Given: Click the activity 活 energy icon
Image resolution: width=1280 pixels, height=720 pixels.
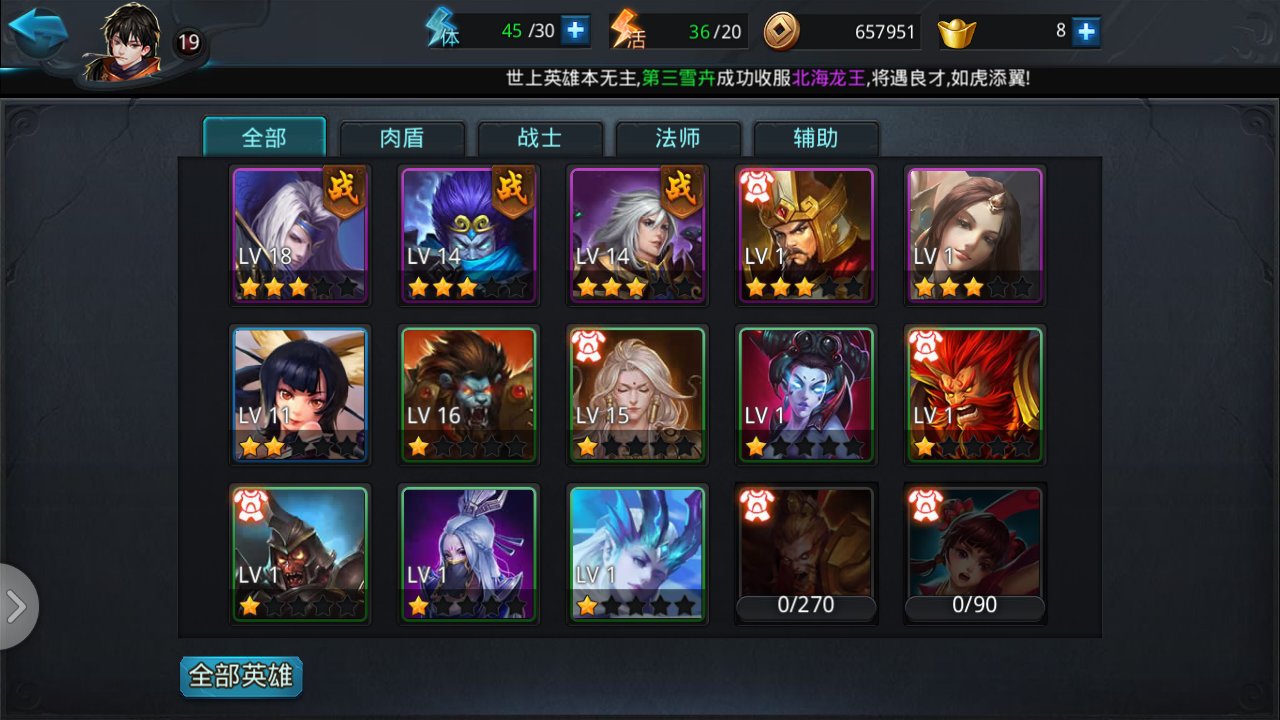Looking at the screenshot, I should (x=625, y=30).
